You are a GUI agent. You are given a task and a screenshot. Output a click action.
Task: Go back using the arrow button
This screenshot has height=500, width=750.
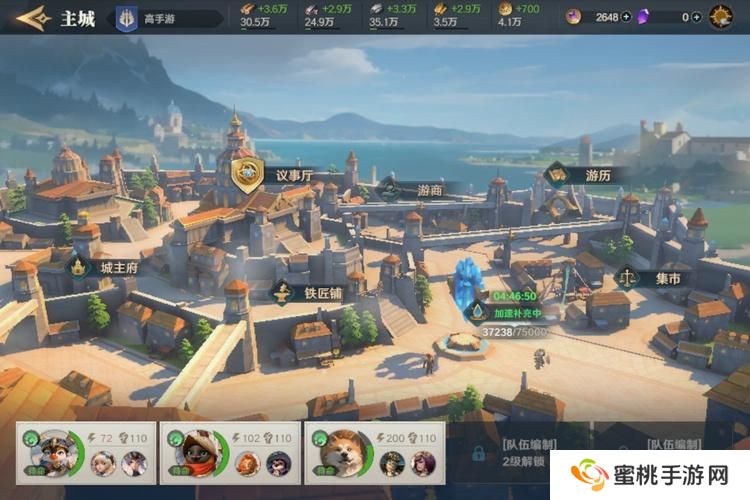pos(30,17)
